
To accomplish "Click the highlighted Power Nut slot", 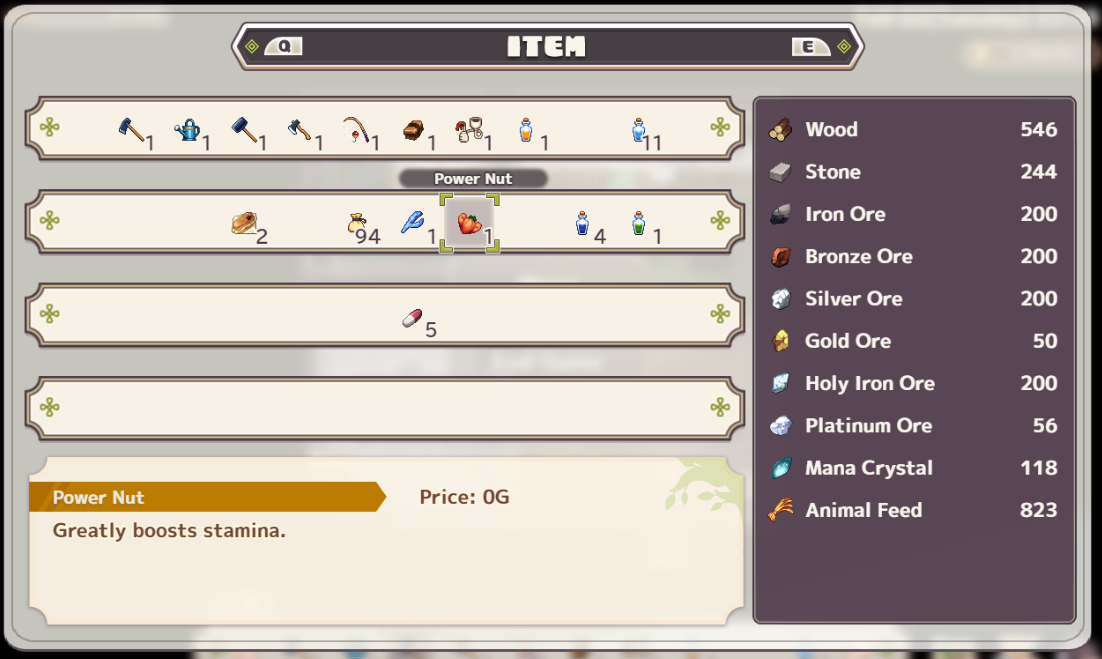I will (469, 223).
